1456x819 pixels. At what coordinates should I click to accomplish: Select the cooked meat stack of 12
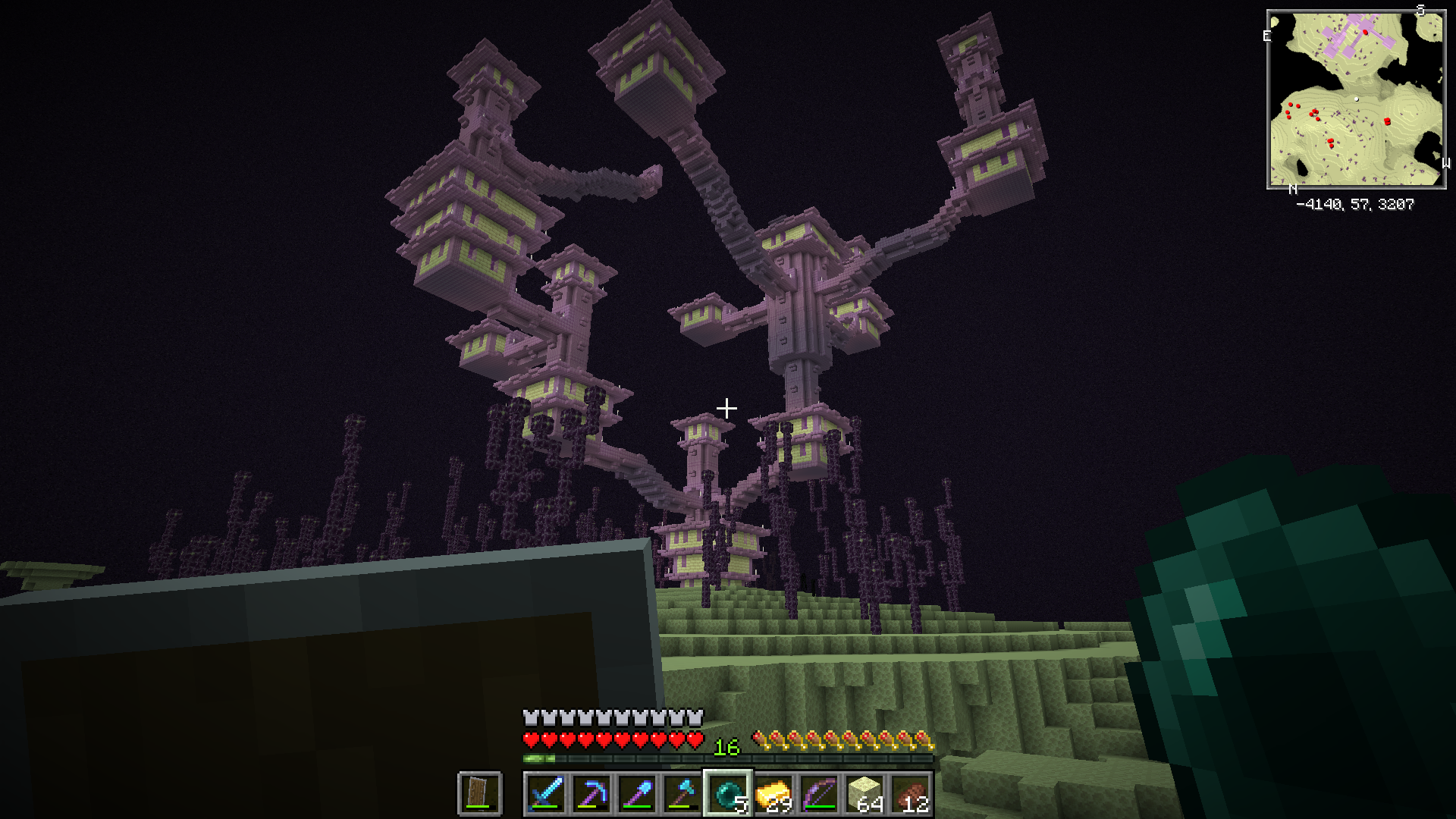[910, 793]
